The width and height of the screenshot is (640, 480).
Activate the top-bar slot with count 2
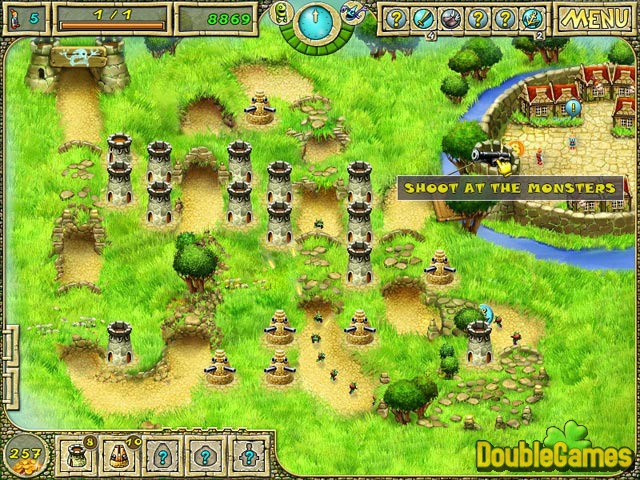coord(531,17)
